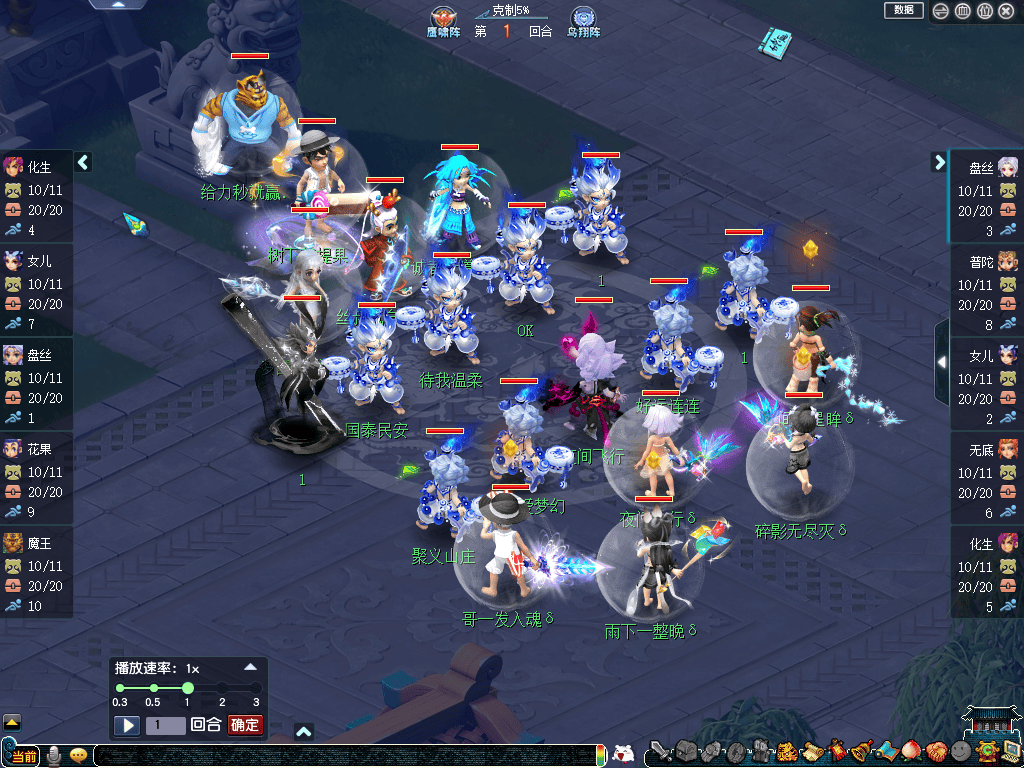Start replay with the play arrow button
Image resolution: width=1024 pixels, height=768 pixels.
pyautogui.click(x=126, y=725)
